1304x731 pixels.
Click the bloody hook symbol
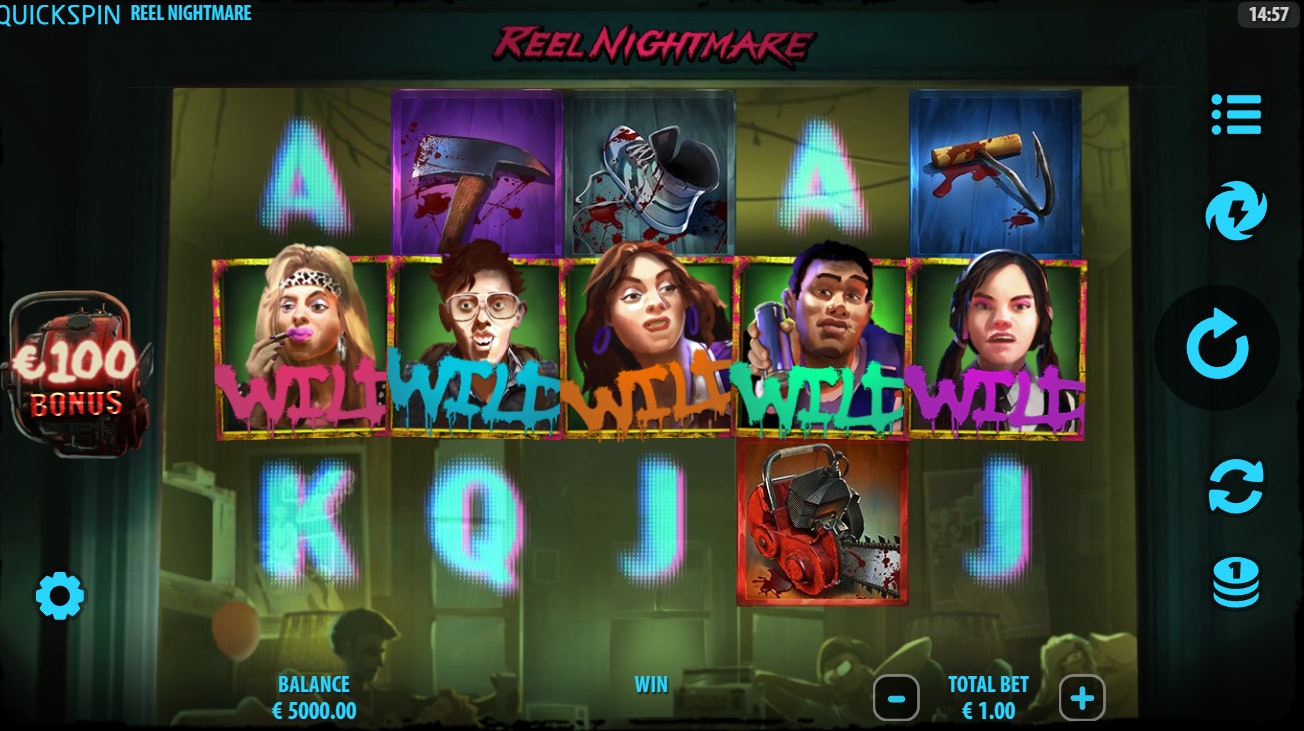[995, 168]
